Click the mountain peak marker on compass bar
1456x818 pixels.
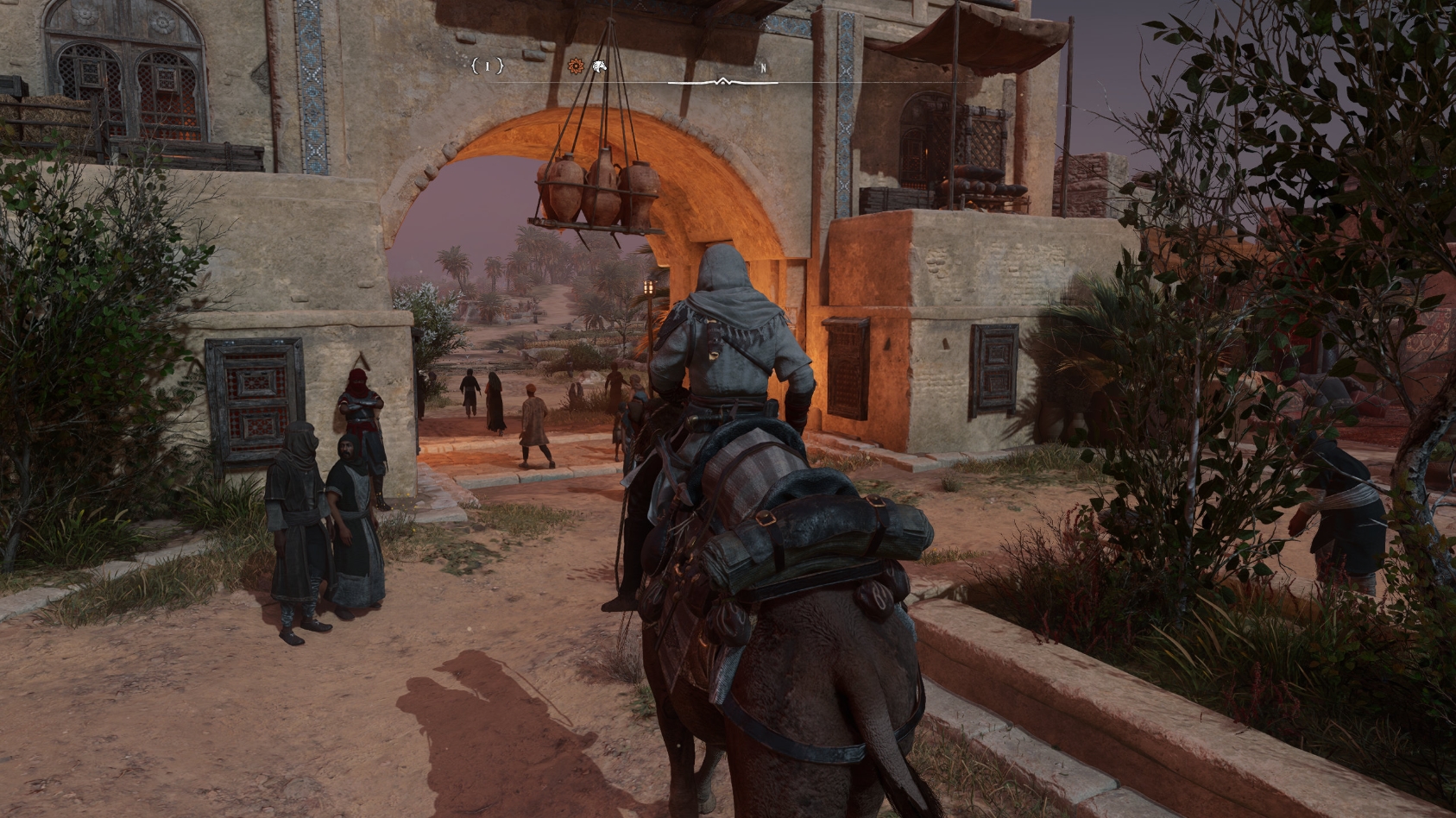coord(723,81)
